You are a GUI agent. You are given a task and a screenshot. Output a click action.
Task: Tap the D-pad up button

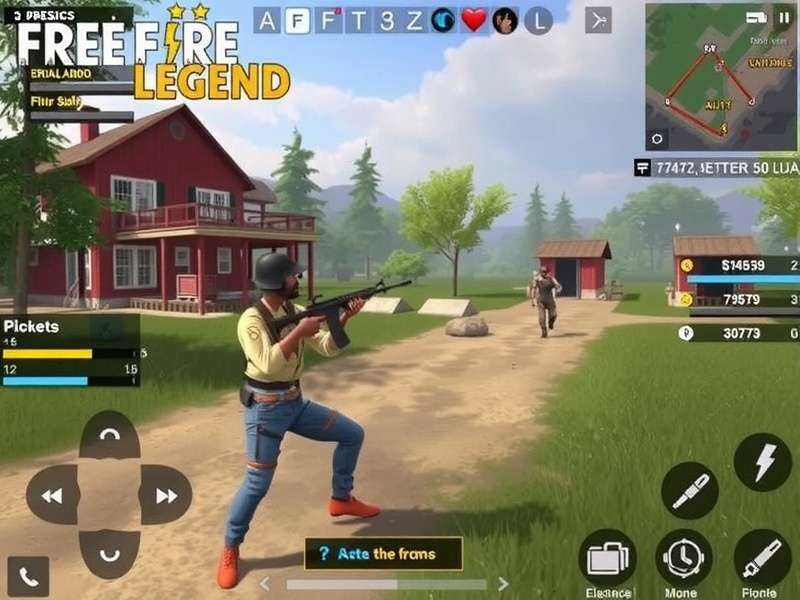click(x=109, y=437)
